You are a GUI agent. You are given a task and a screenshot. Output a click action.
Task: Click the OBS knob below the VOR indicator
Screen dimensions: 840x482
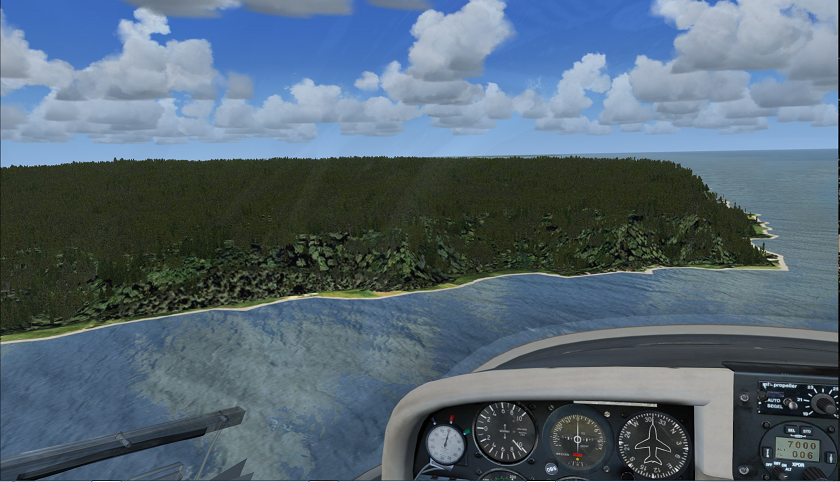[551, 467]
